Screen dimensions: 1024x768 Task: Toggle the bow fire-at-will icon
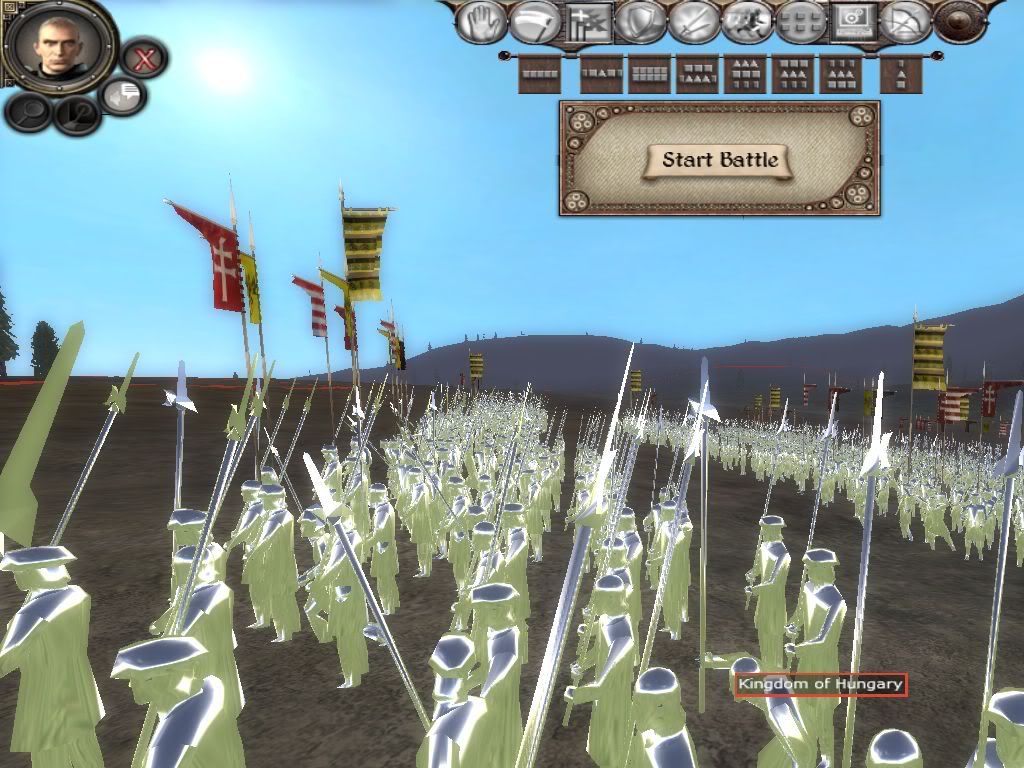coord(906,22)
